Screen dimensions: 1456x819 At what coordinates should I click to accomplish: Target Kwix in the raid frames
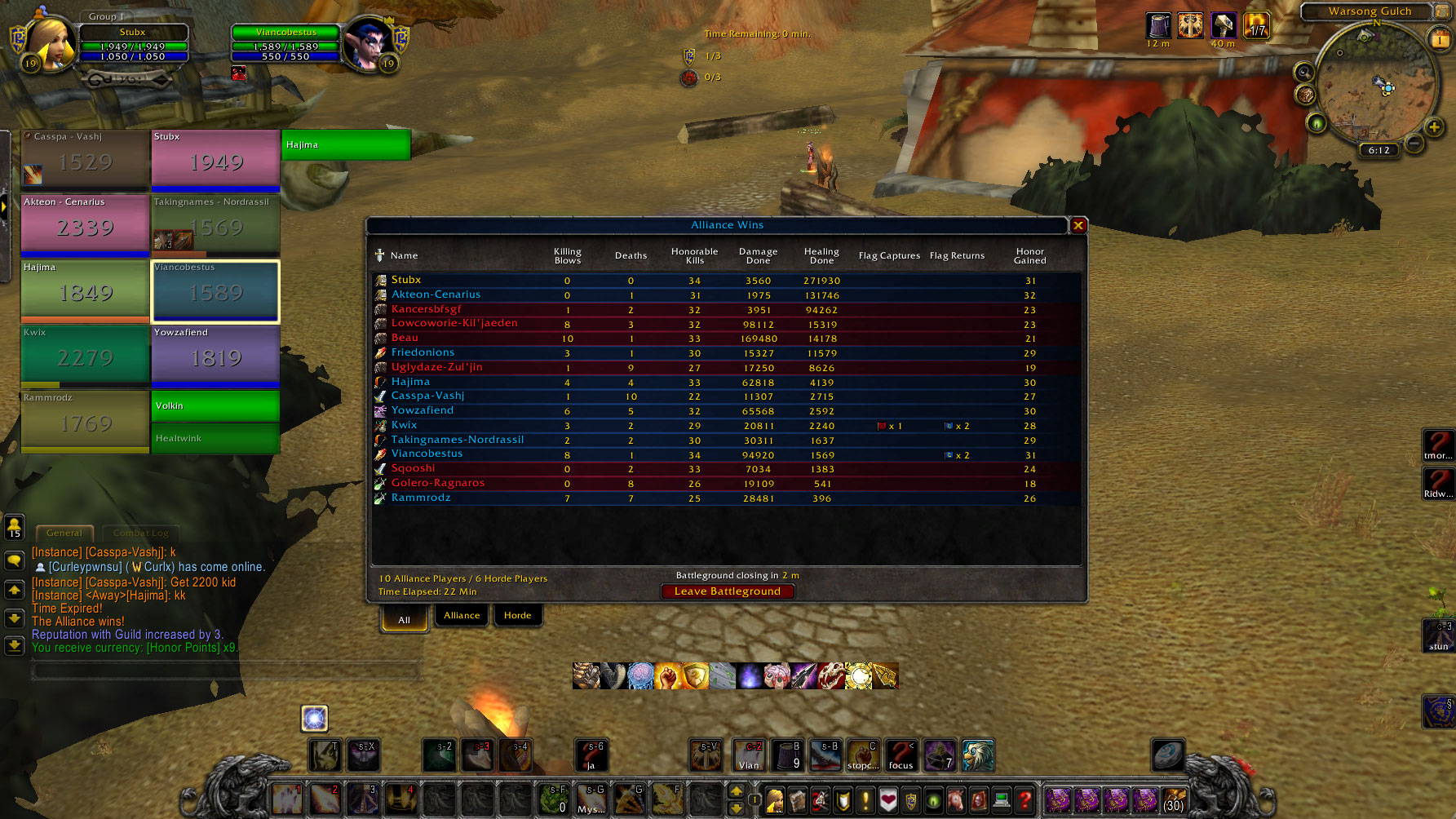(85, 356)
